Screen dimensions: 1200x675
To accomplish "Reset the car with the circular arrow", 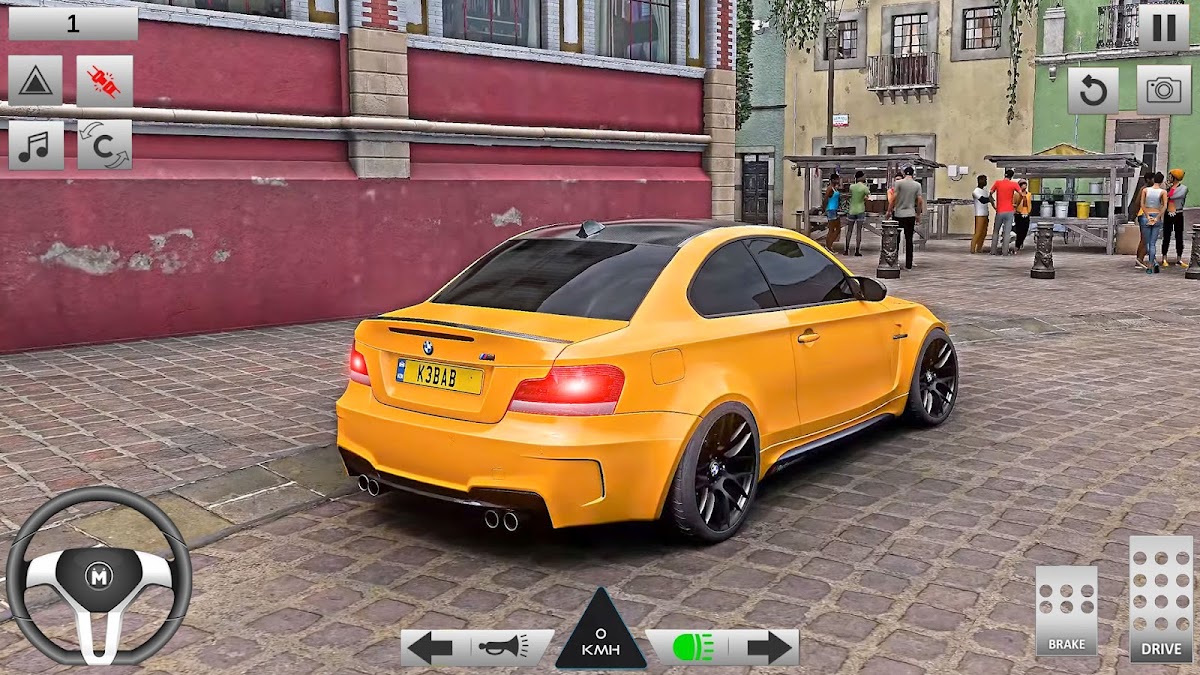I will tap(1093, 91).
